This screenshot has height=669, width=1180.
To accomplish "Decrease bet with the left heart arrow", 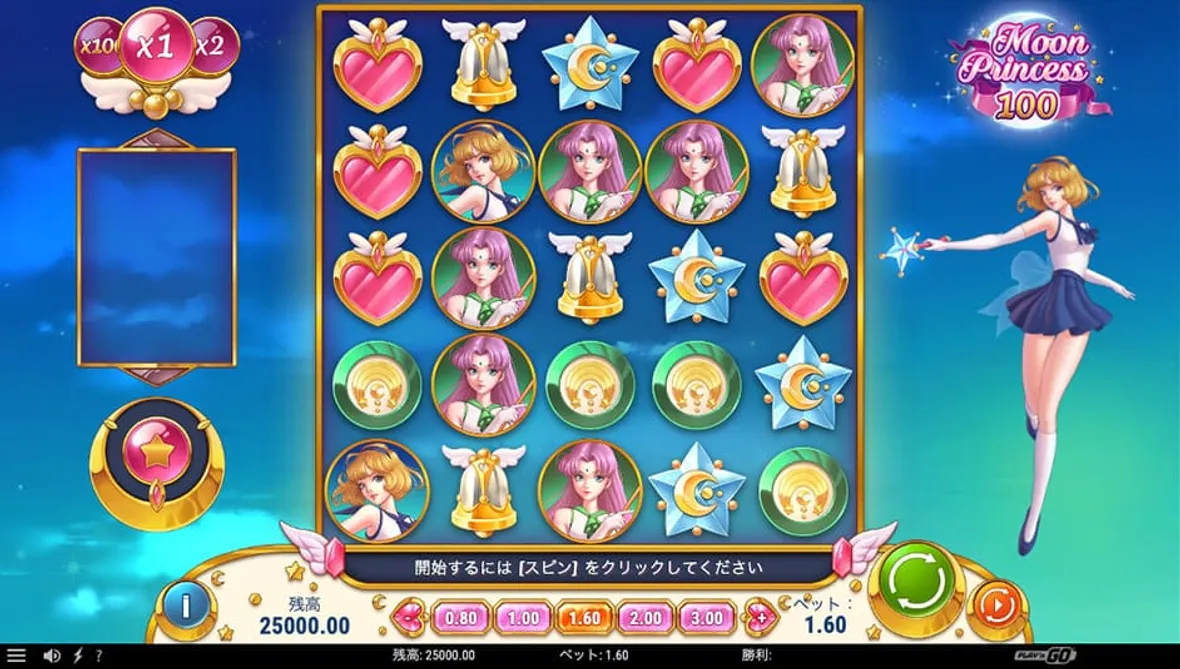I will click(x=409, y=617).
